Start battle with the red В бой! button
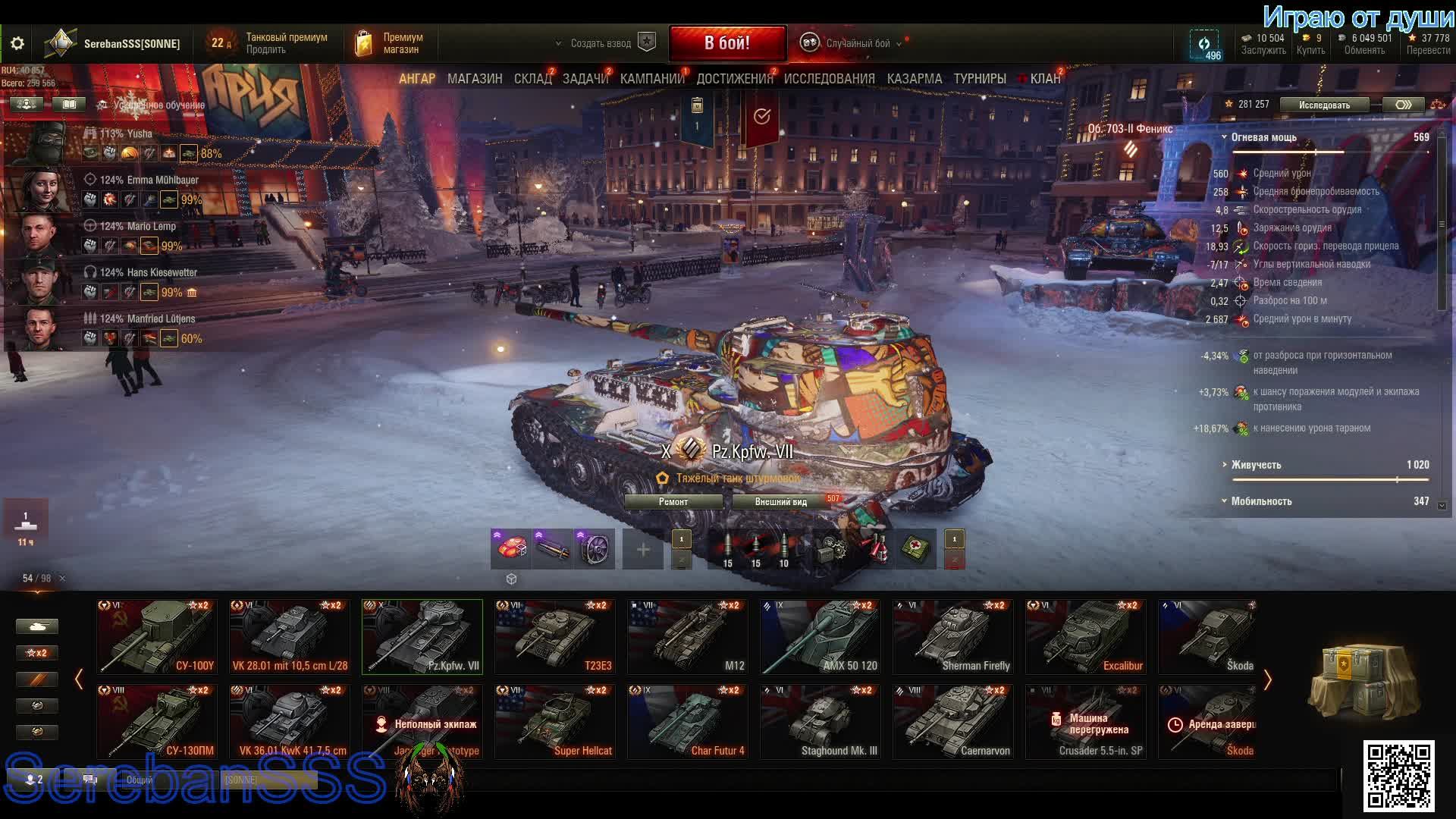Image resolution: width=1456 pixels, height=819 pixels. coord(727,43)
